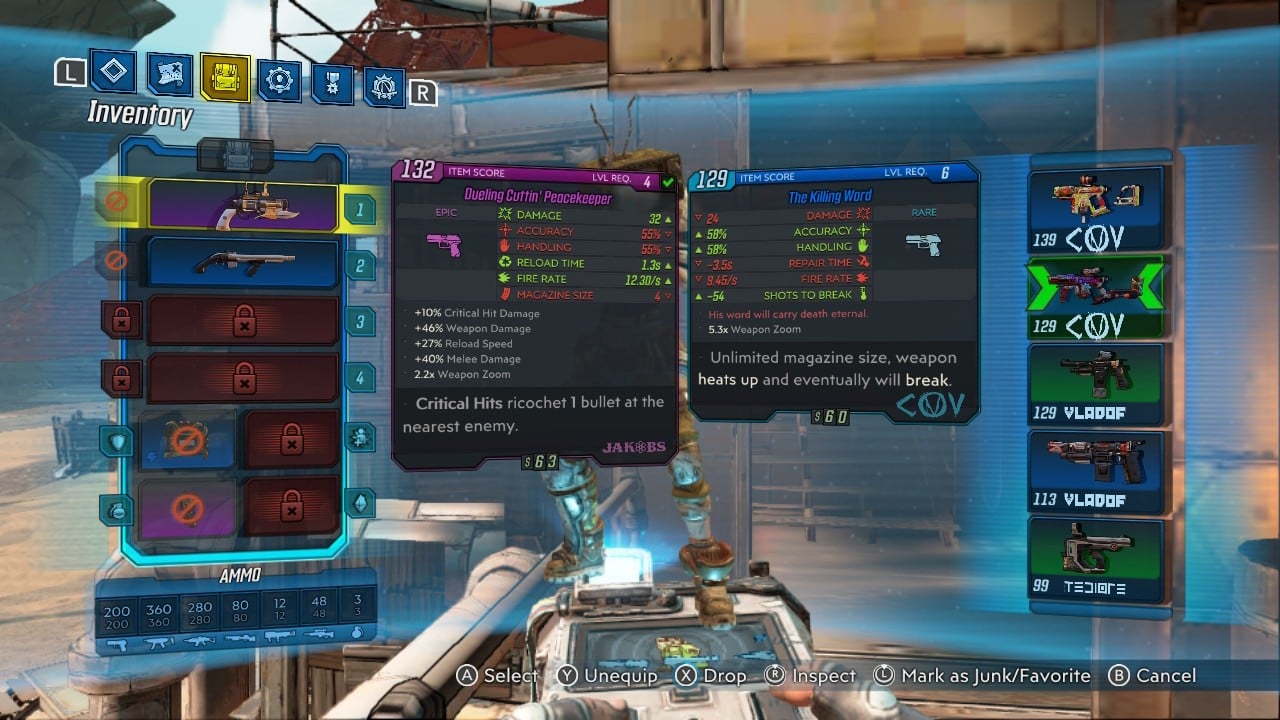Image resolution: width=1280 pixels, height=720 pixels.
Task: Open the Skills tab with gear icon
Action: 278,79
